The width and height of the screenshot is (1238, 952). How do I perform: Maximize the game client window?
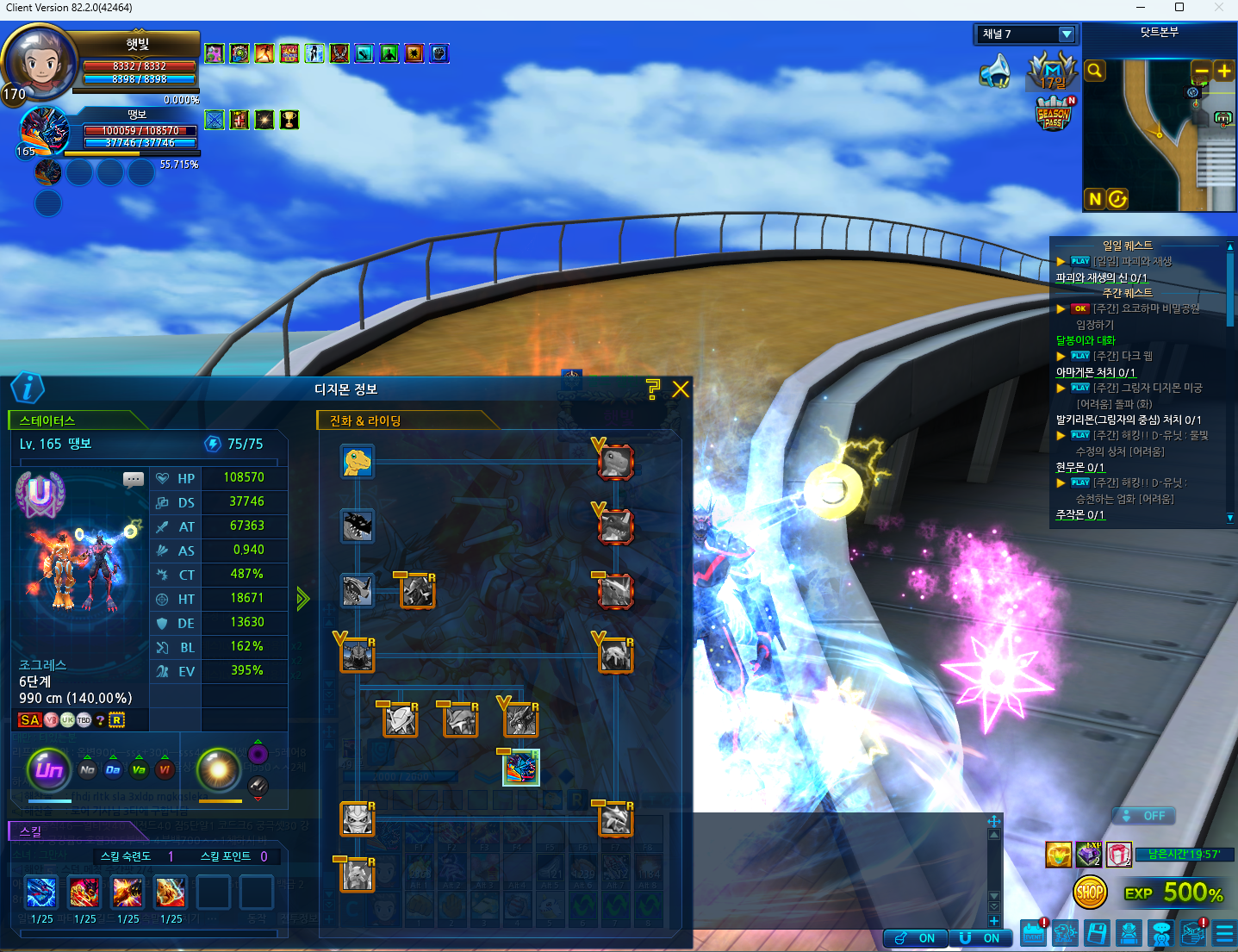click(x=1179, y=8)
